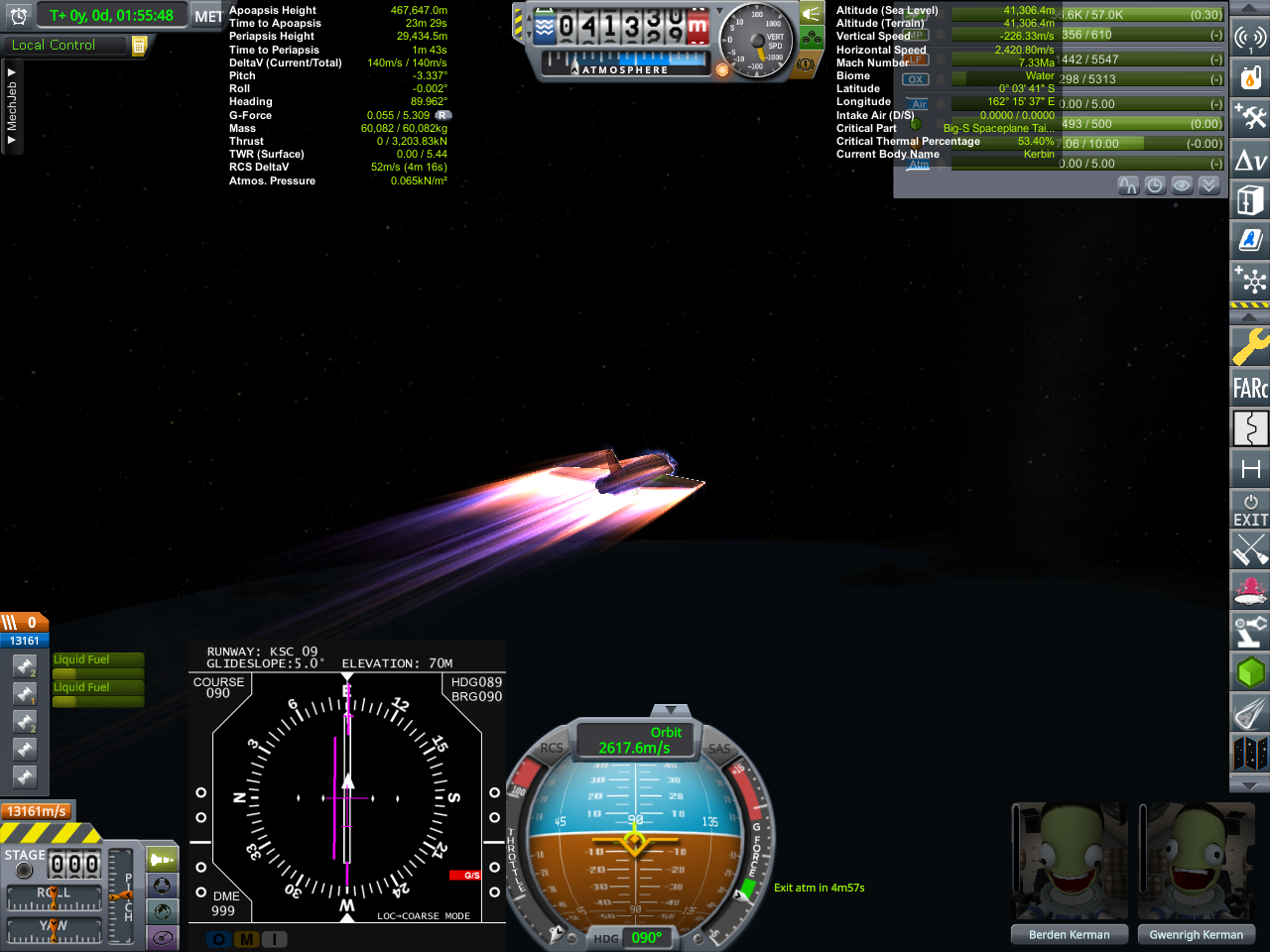Open the MechJeb side tab
The image size is (1270, 952).
click(x=12, y=107)
